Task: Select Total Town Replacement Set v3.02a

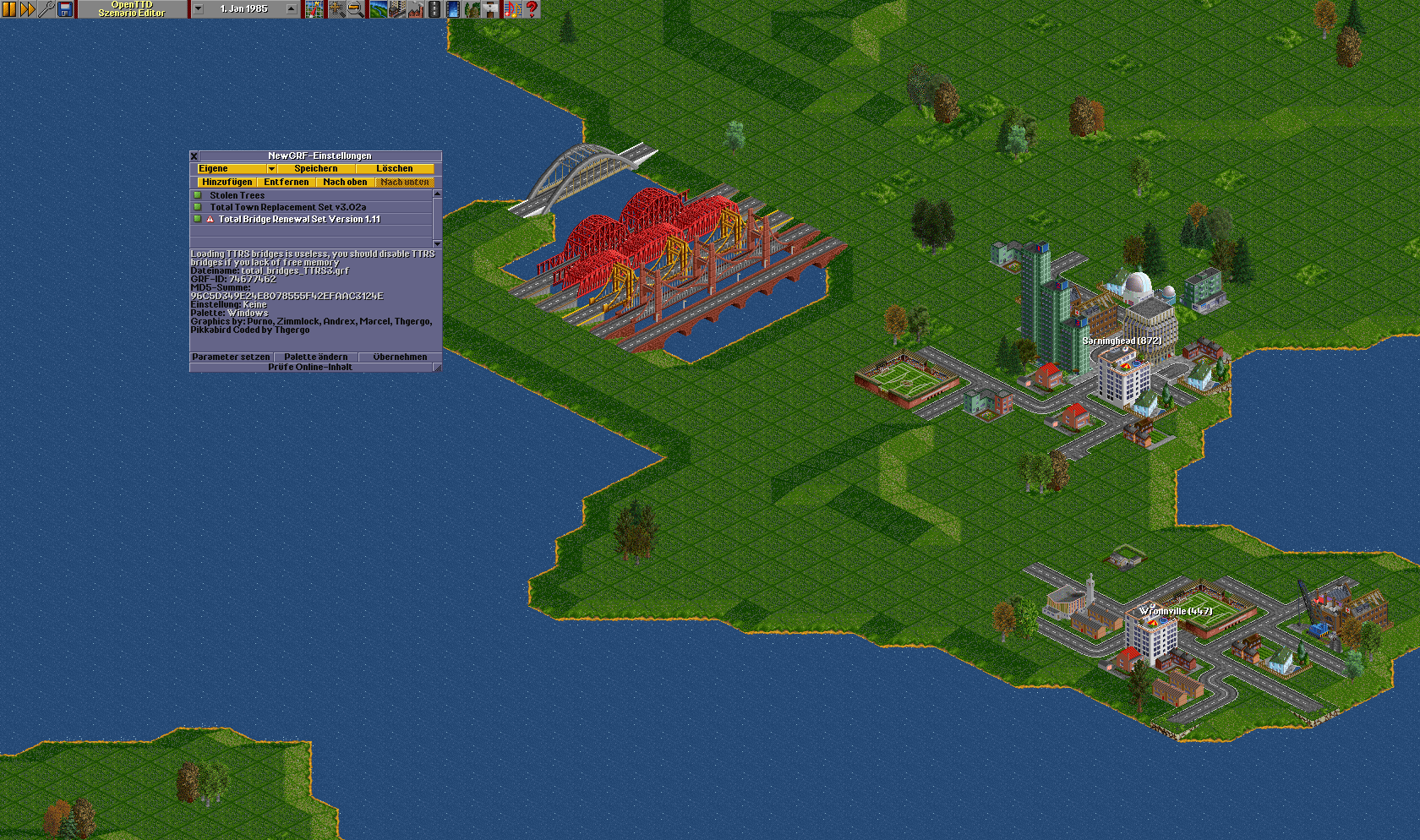Action: pyautogui.click(x=287, y=208)
